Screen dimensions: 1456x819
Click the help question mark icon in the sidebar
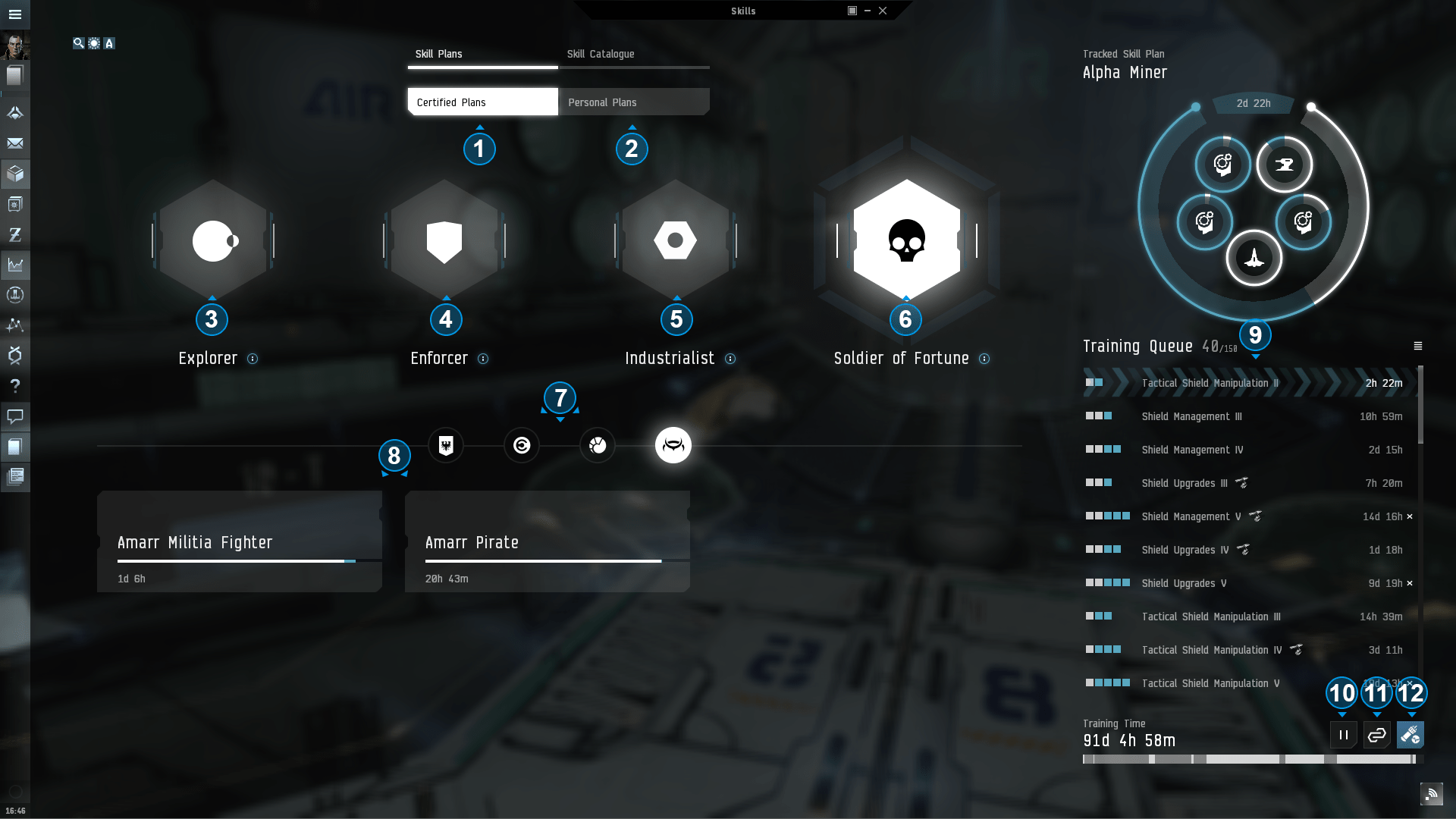(15, 386)
